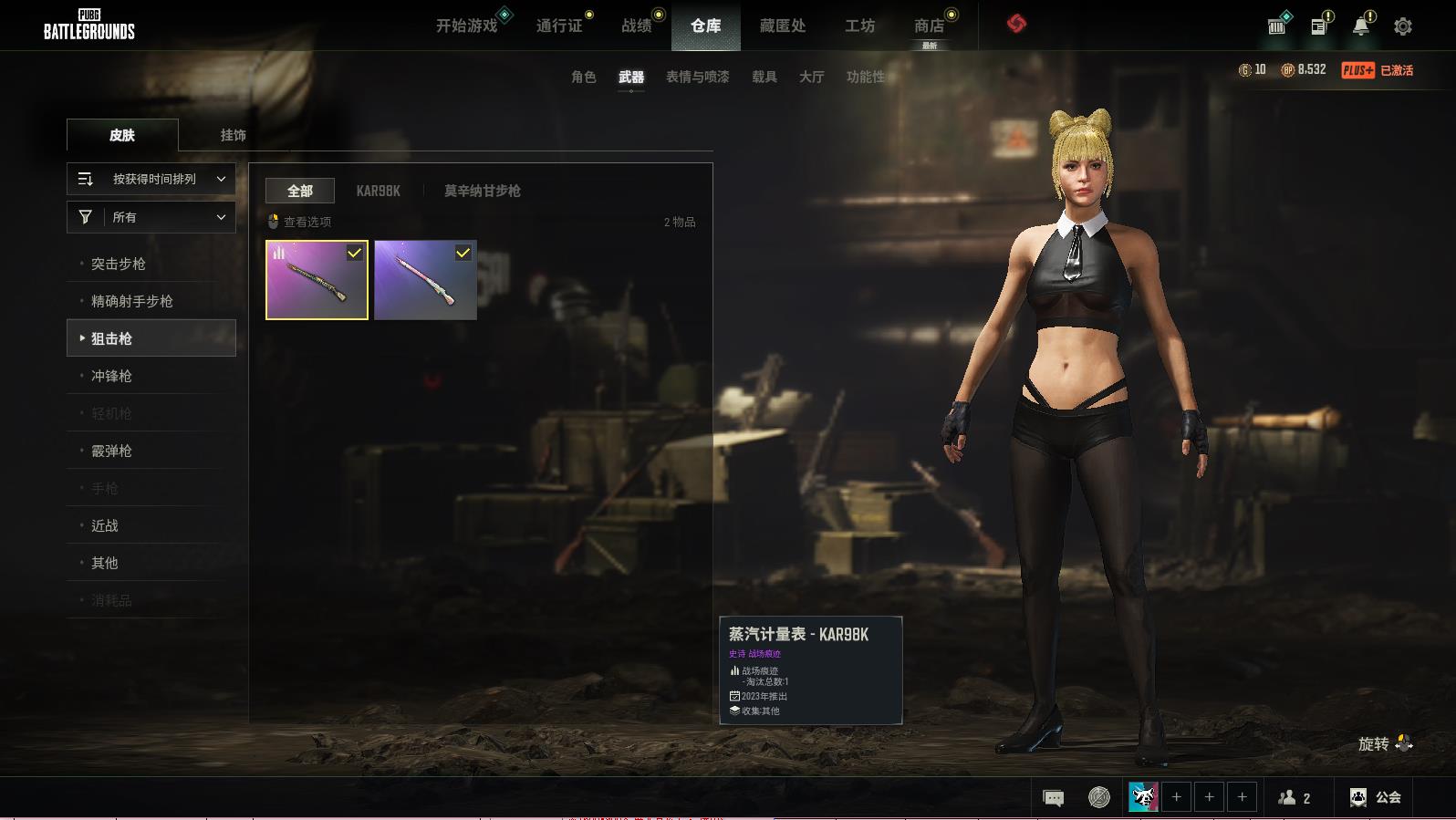The image size is (1456, 820).
Task: Pick the pink rifle skin on blue background
Action: (x=425, y=280)
